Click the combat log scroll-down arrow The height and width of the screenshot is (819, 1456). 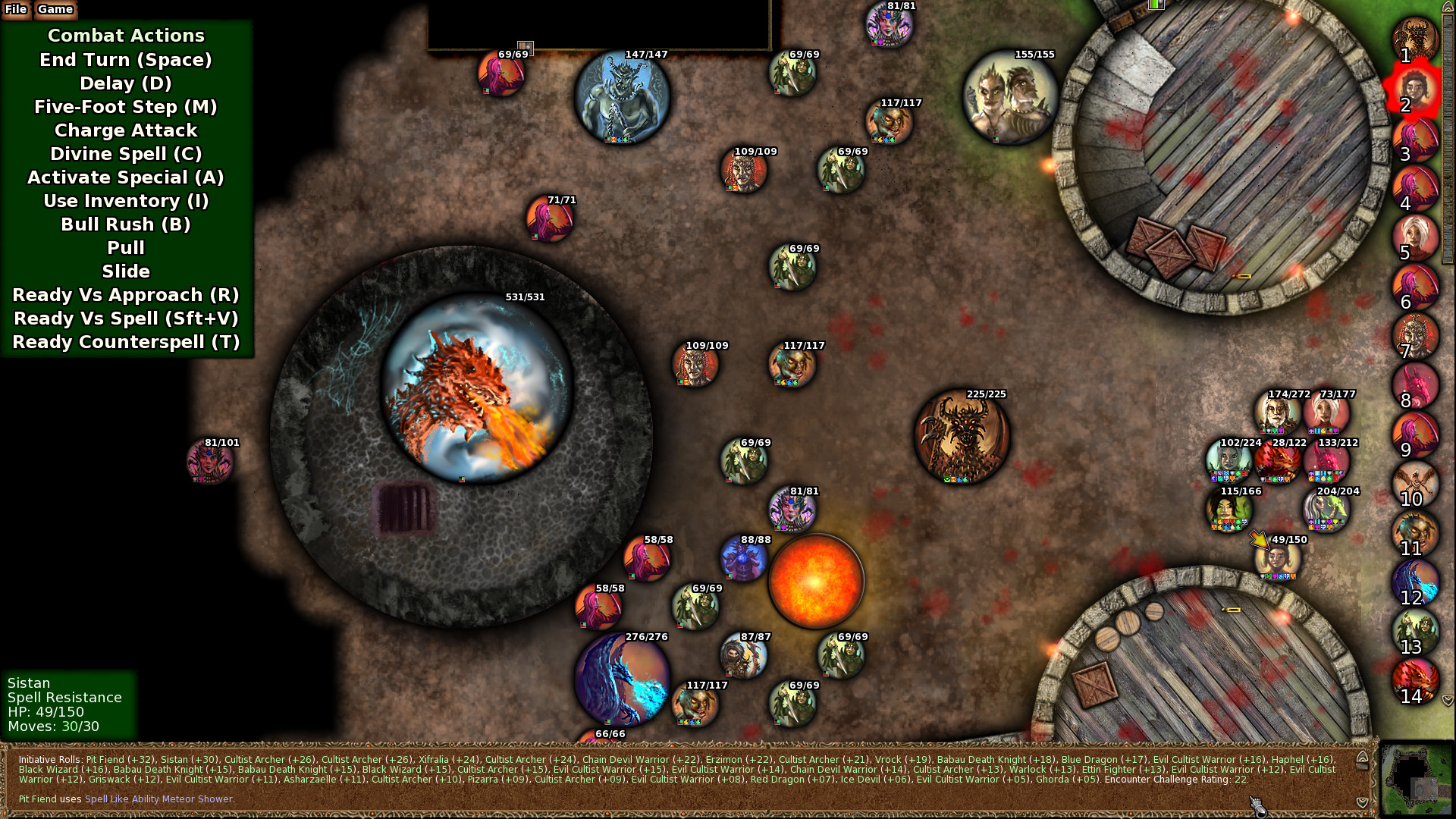(x=1362, y=802)
